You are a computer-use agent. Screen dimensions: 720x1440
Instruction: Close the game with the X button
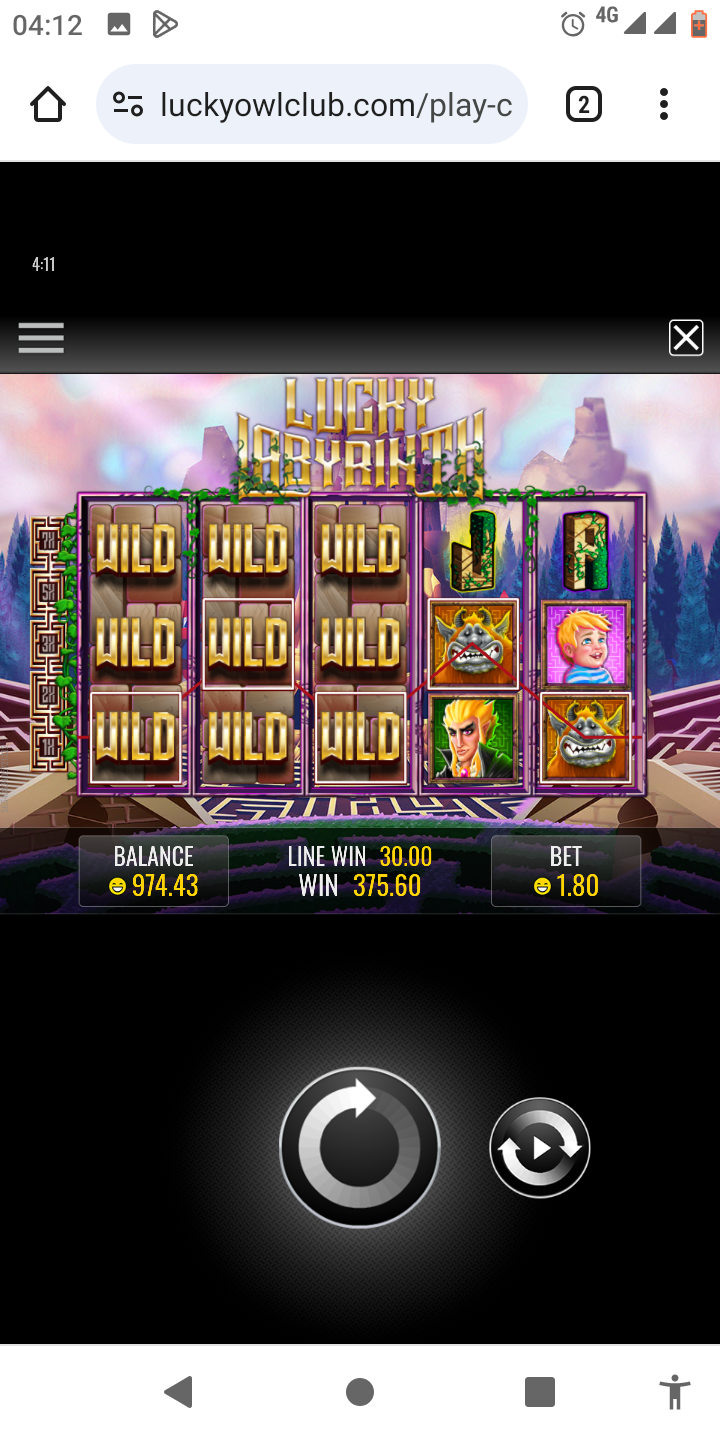coord(686,338)
